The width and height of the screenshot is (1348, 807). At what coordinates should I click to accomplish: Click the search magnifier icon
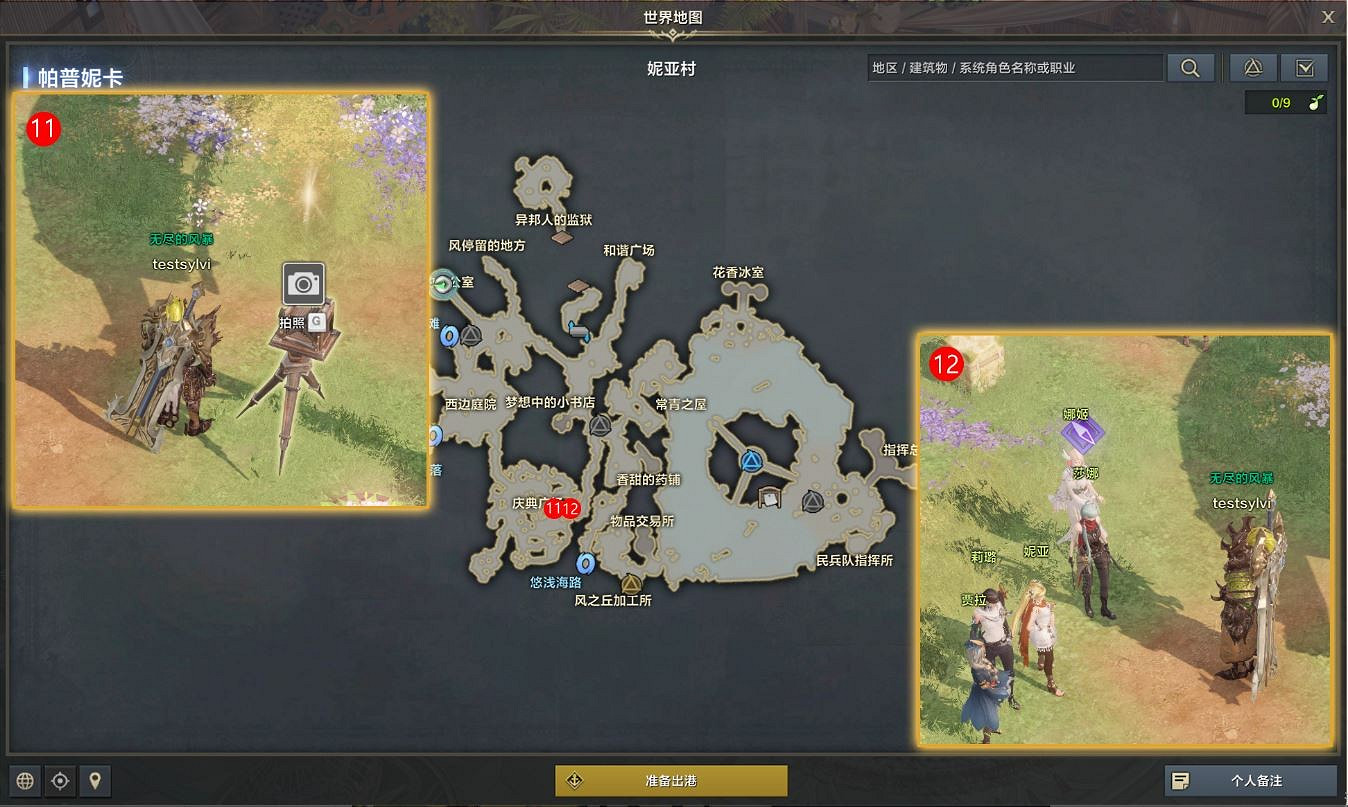pyautogui.click(x=1190, y=68)
